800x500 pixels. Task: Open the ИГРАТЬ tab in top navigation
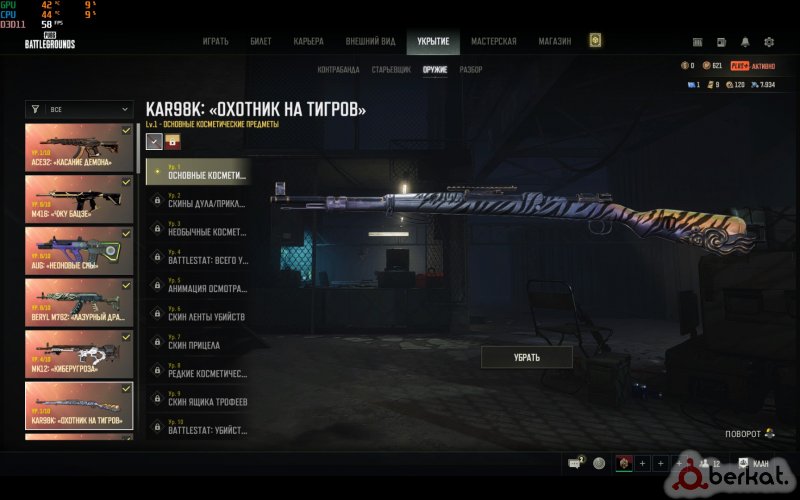(x=216, y=42)
